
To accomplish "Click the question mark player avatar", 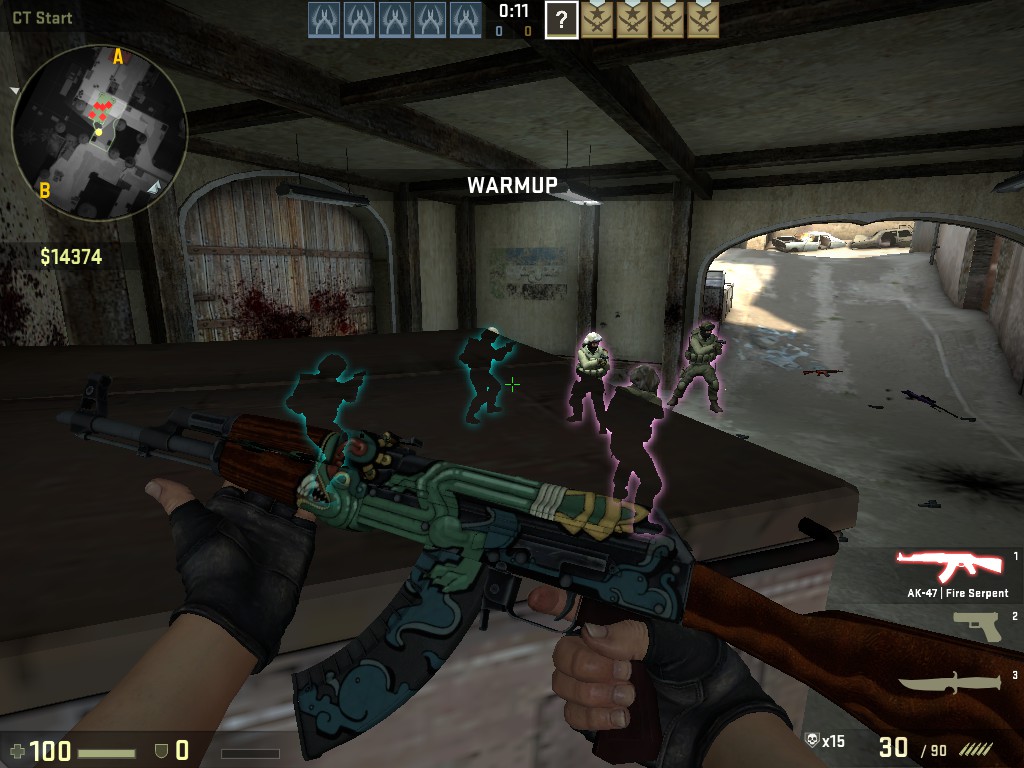I will tap(562, 19).
